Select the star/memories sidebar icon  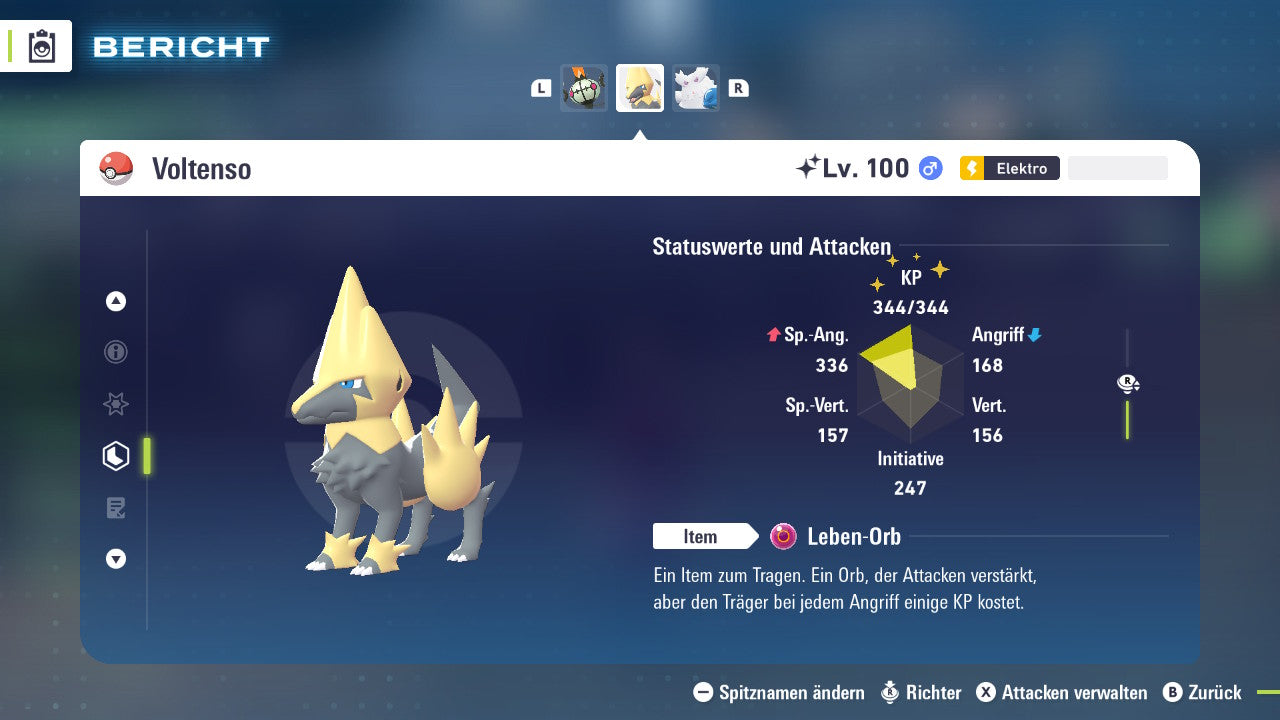(x=116, y=404)
